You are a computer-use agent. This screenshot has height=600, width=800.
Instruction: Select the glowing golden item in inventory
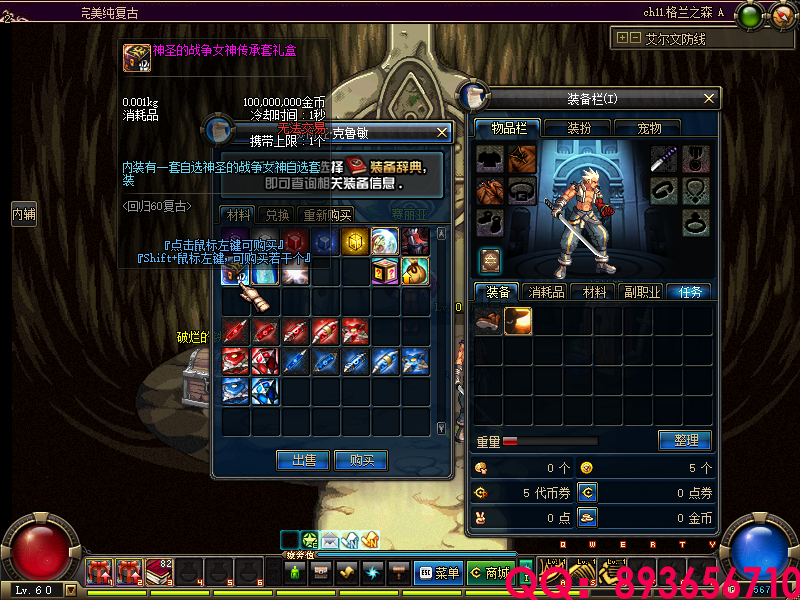click(x=518, y=320)
